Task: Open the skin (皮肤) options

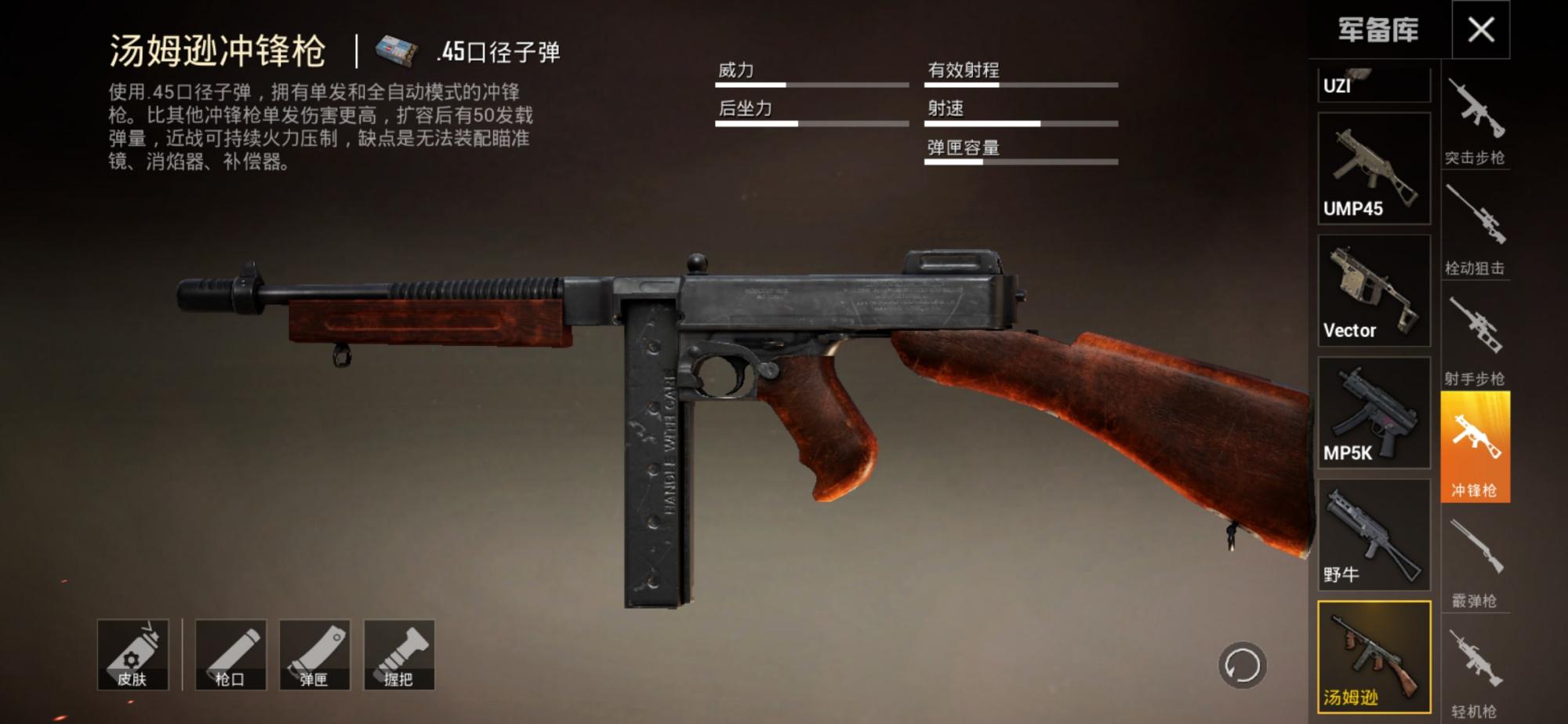Action: click(132, 655)
